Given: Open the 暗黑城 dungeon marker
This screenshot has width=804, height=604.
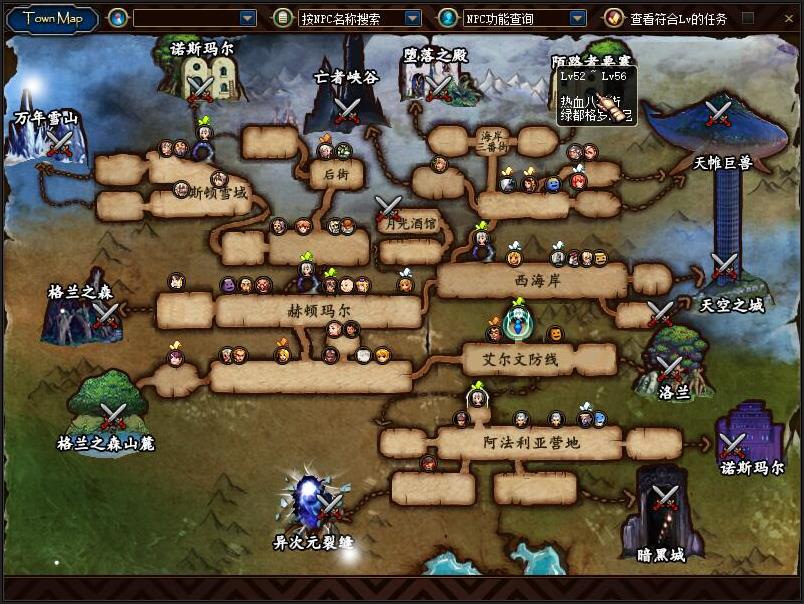Looking at the screenshot, I should [x=665, y=497].
